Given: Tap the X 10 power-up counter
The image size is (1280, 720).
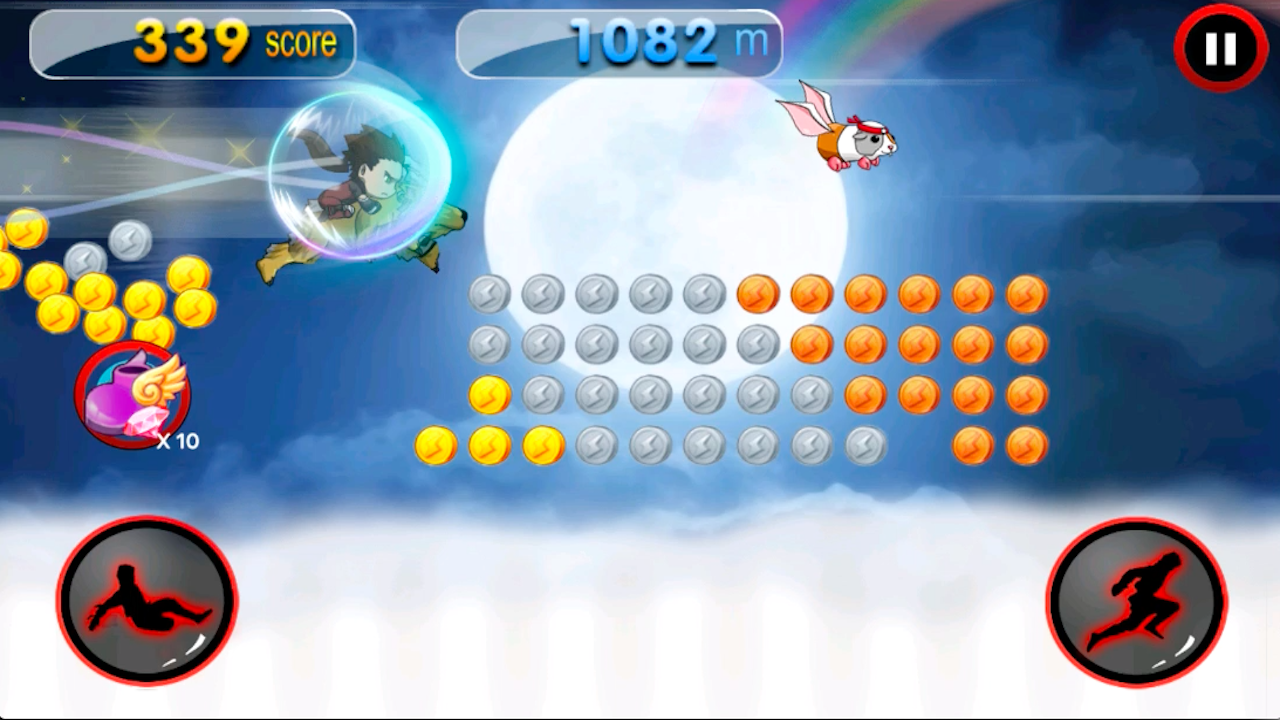Looking at the screenshot, I should [x=178, y=441].
